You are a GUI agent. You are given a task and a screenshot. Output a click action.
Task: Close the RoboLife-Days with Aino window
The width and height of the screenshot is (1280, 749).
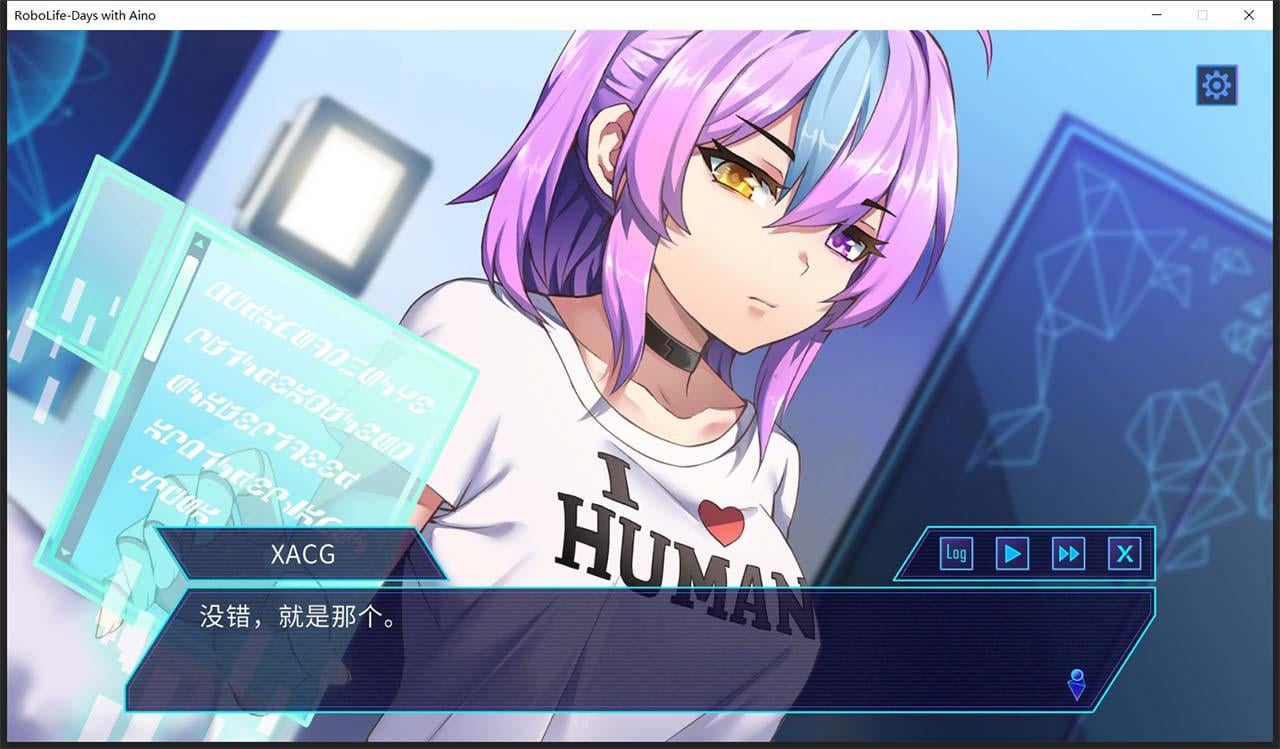coord(1248,15)
